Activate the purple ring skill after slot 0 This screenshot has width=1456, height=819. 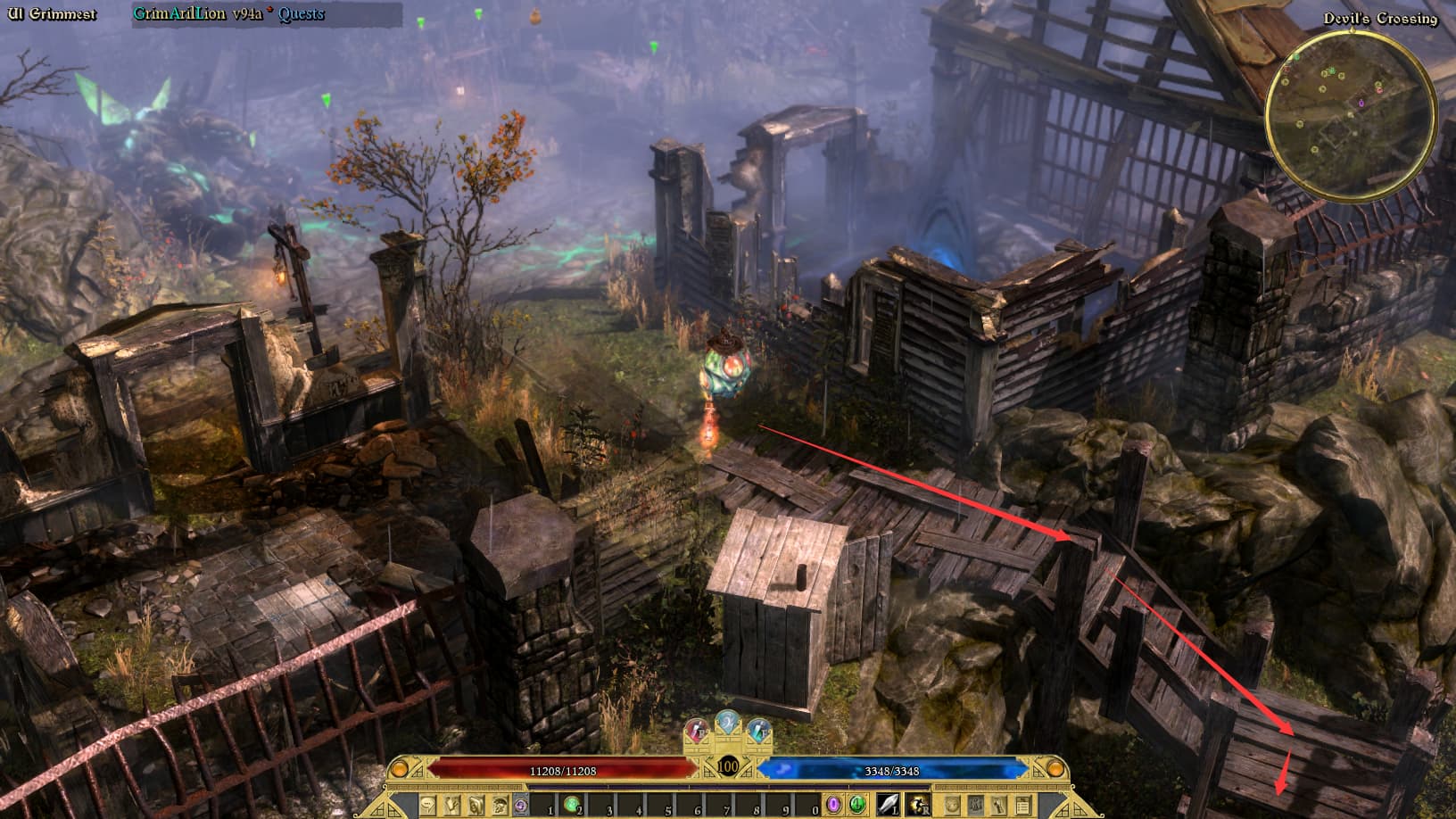click(x=834, y=805)
